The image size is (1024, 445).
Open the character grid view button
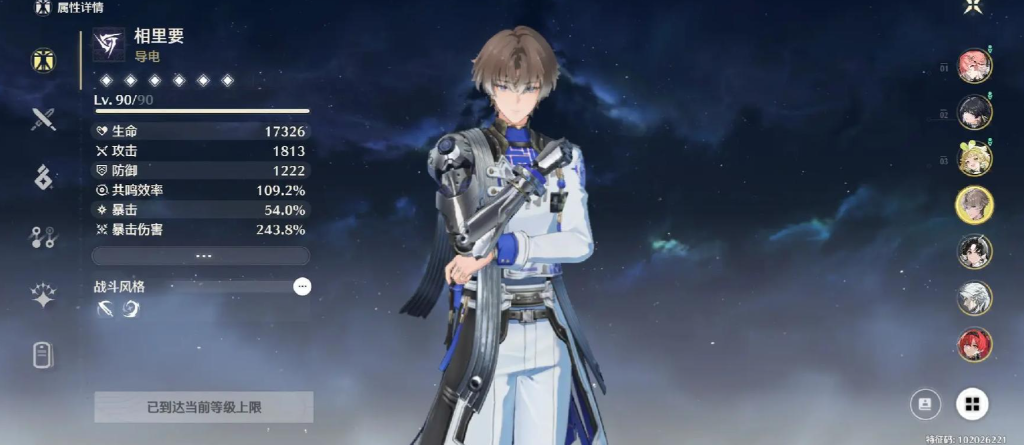[971, 404]
